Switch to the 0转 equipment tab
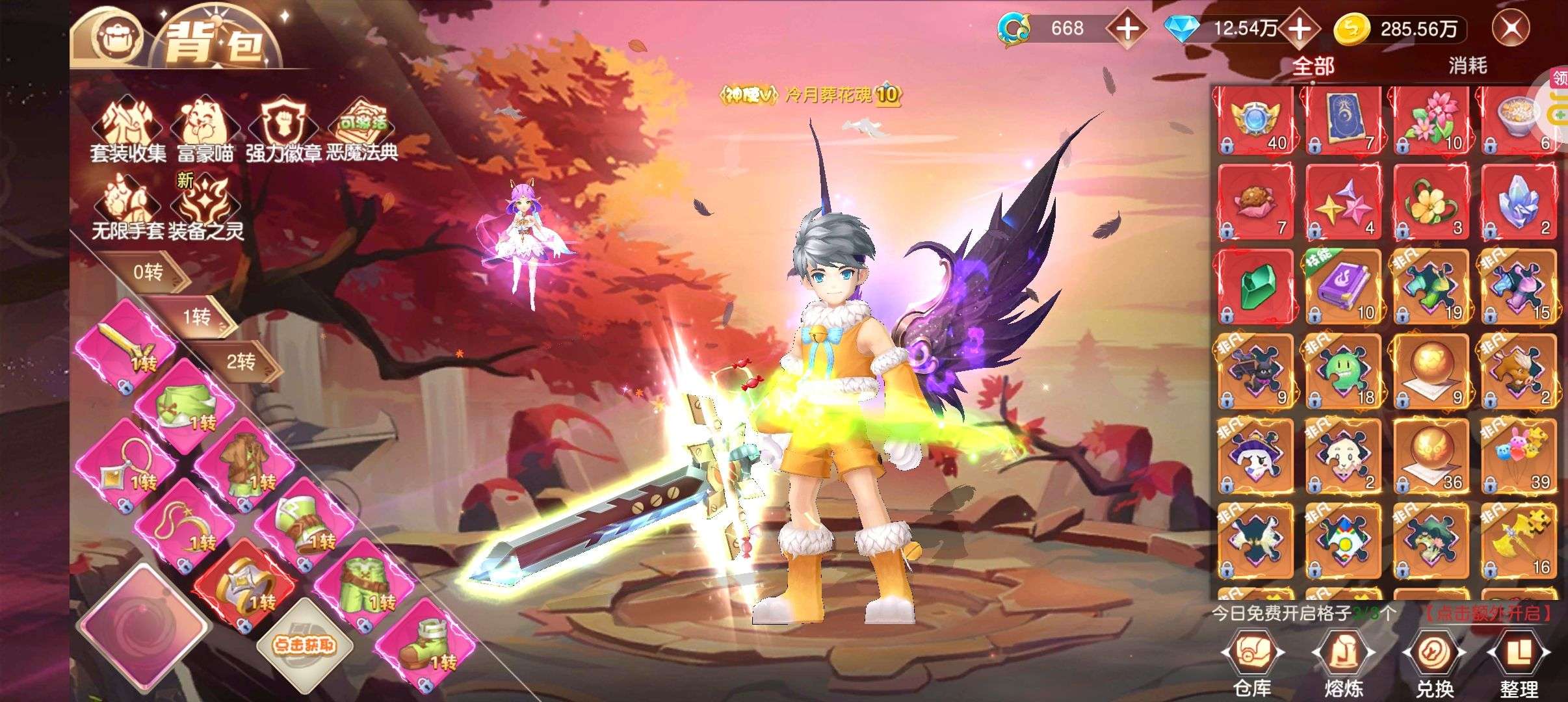The image size is (1568, 702). click(x=148, y=272)
